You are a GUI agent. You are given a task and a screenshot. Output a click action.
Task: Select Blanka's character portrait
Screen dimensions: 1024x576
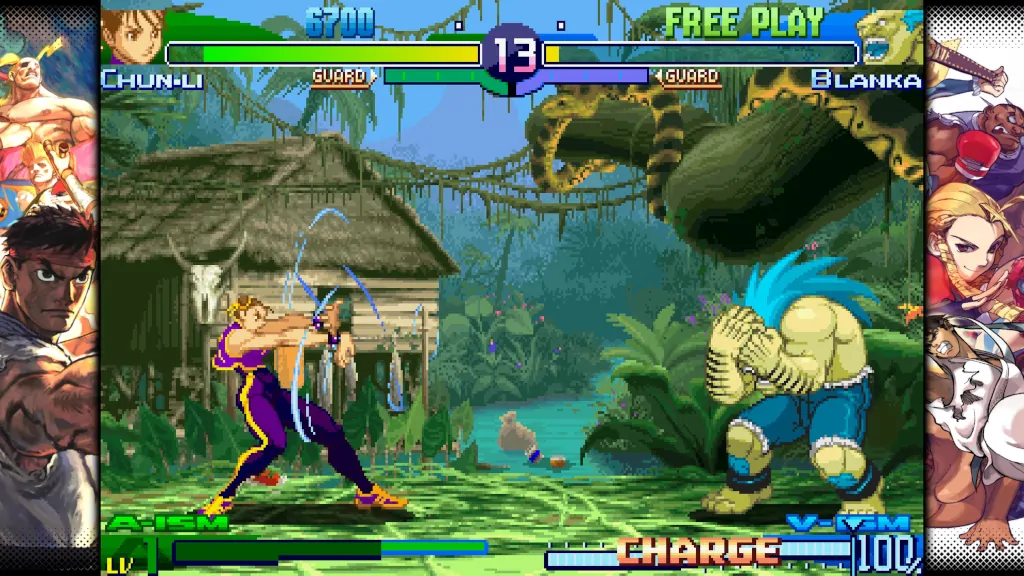[x=888, y=38]
